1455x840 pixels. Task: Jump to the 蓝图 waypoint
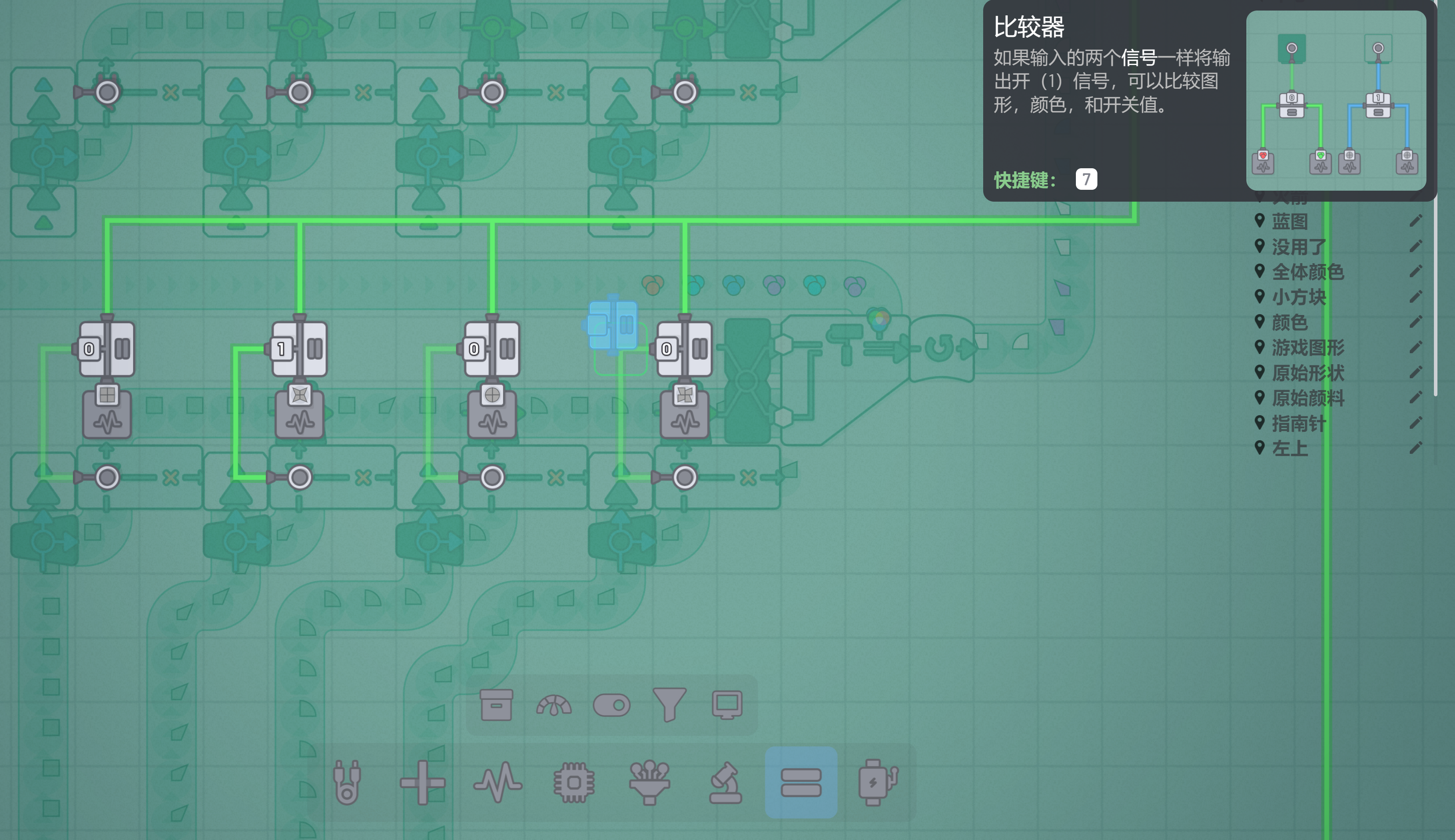click(1290, 221)
